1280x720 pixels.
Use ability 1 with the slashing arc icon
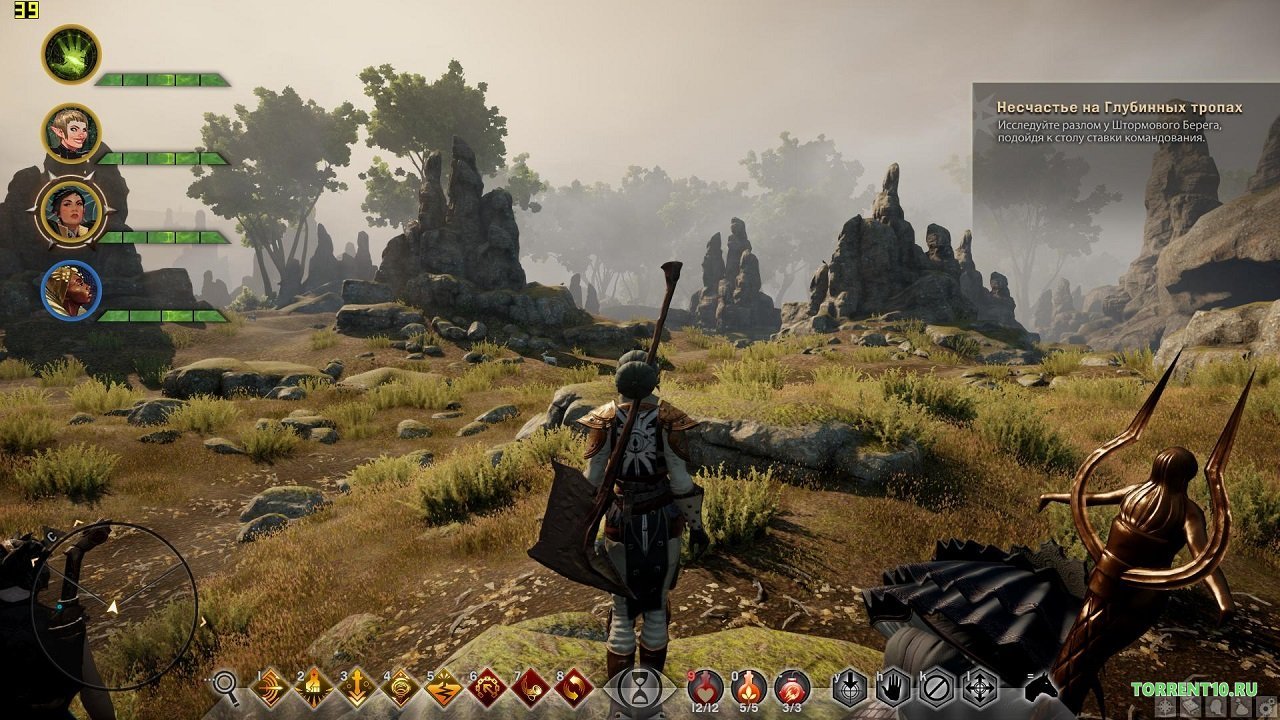click(x=271, y=688)
